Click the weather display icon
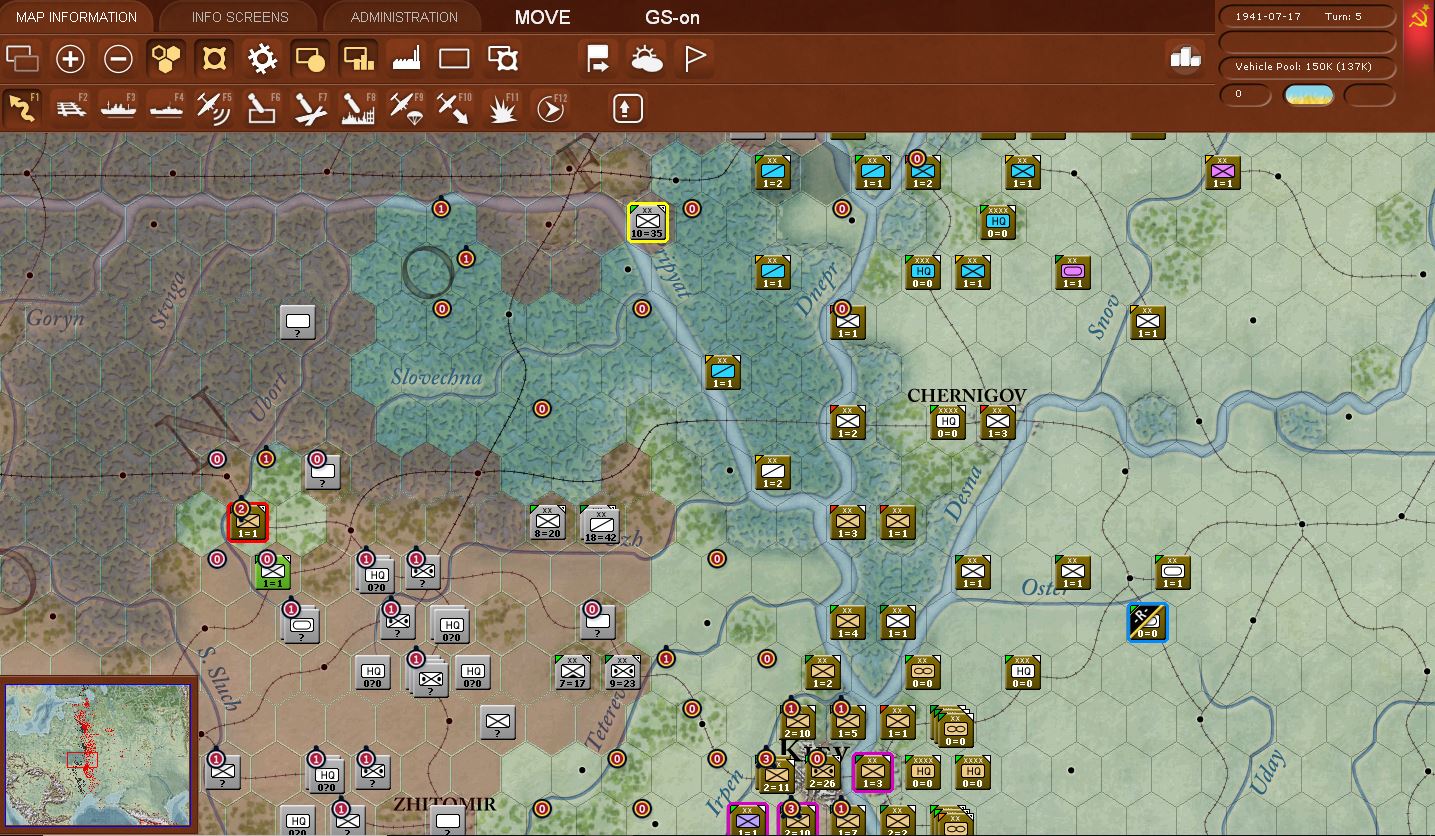The width and height of the screenshot is (1435, 836). (647, 58)
